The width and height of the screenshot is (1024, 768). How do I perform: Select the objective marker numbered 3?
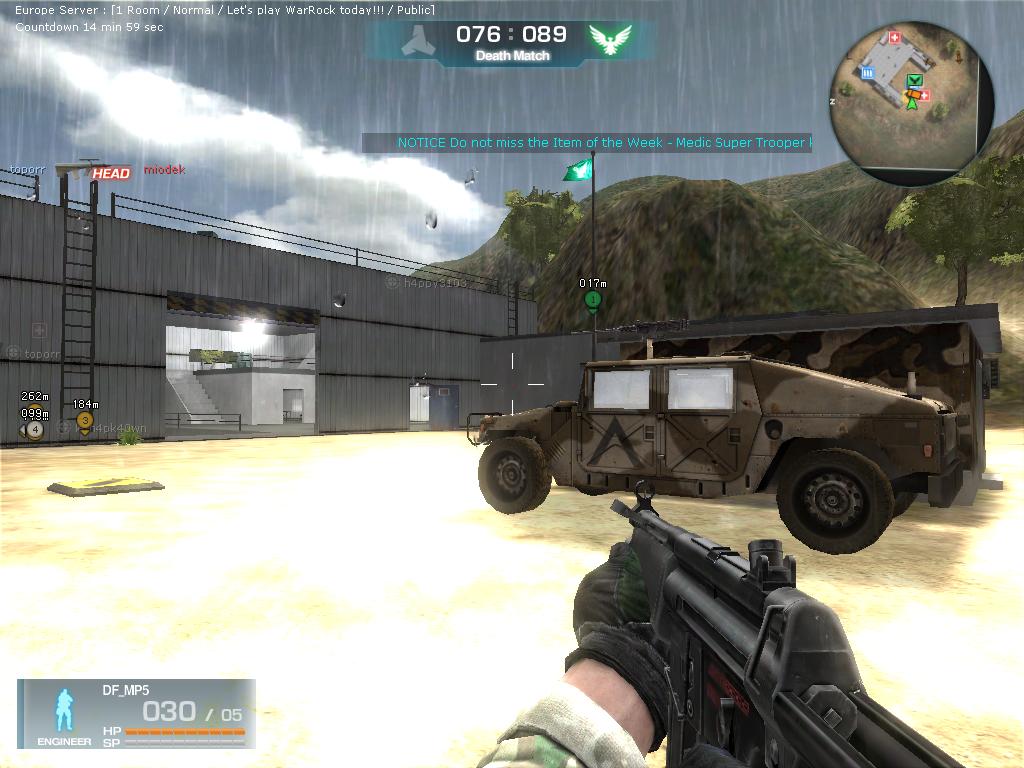pos(85,421)
